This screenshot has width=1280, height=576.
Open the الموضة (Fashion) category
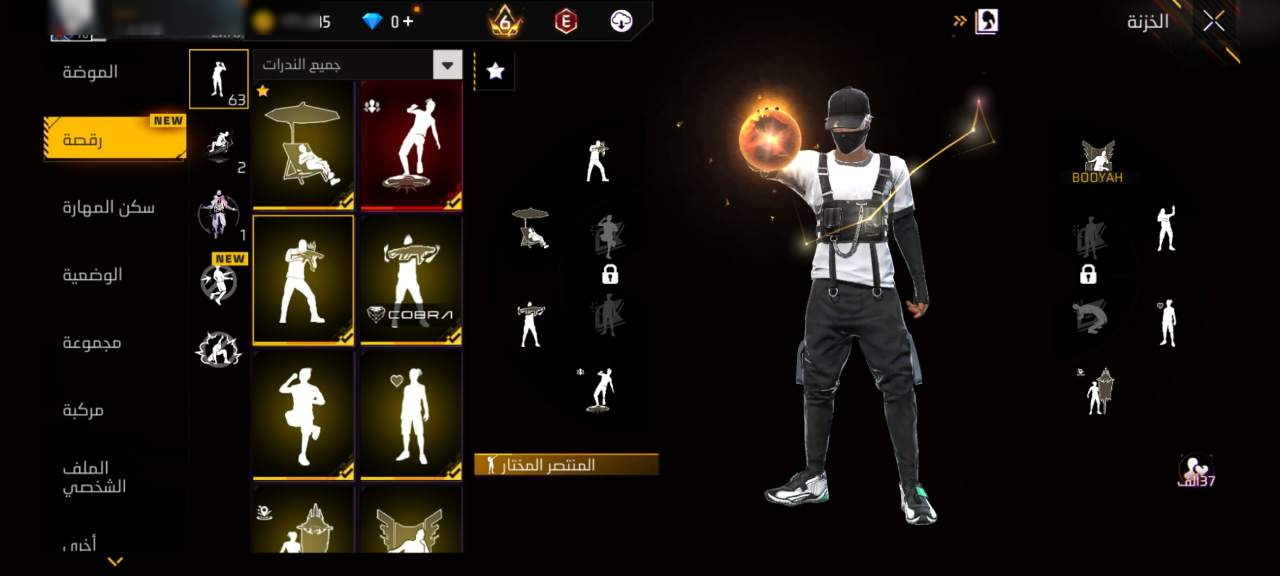pyautogui.click(x=90, y=72)
